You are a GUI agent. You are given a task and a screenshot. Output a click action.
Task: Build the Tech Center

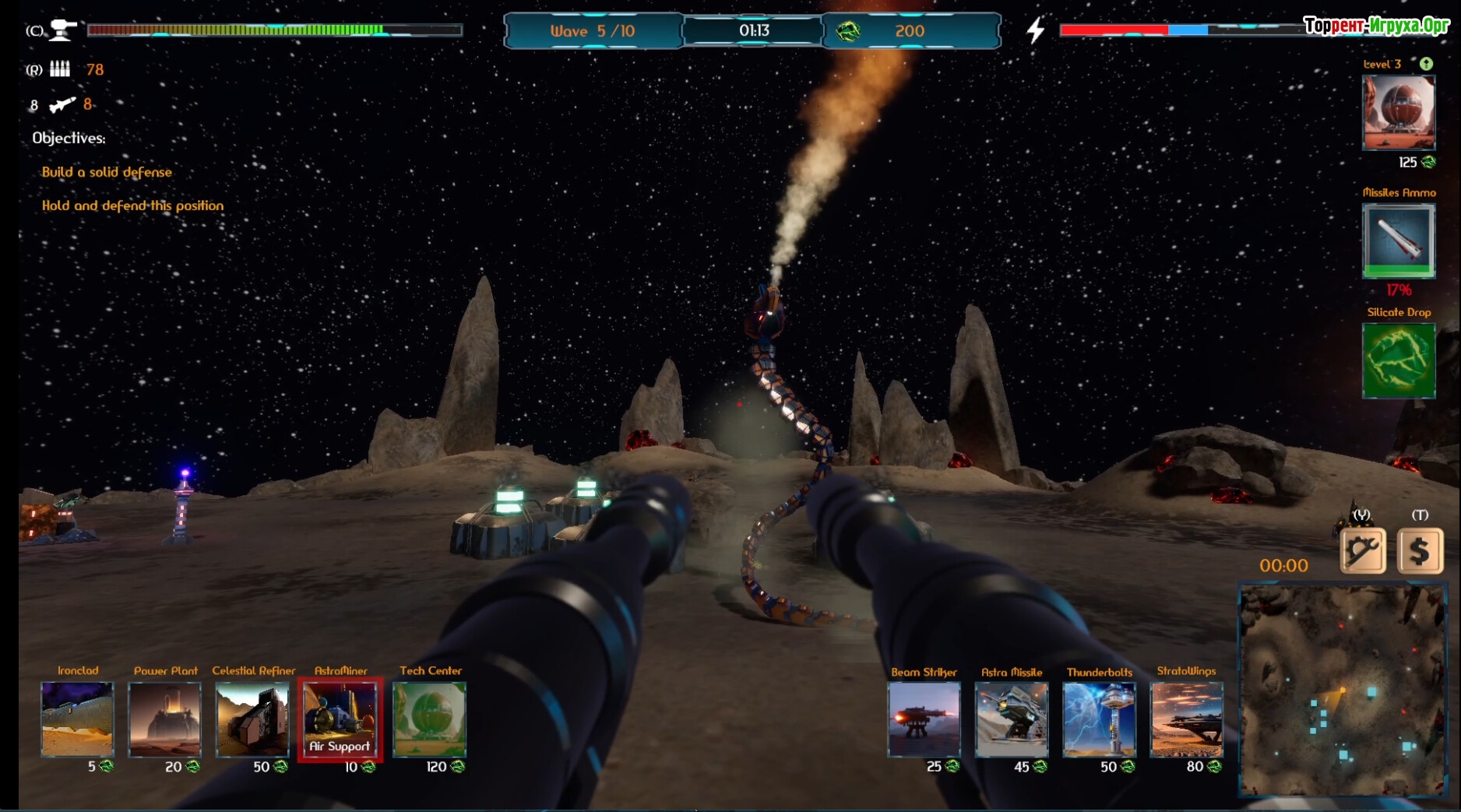pos(429,719)
